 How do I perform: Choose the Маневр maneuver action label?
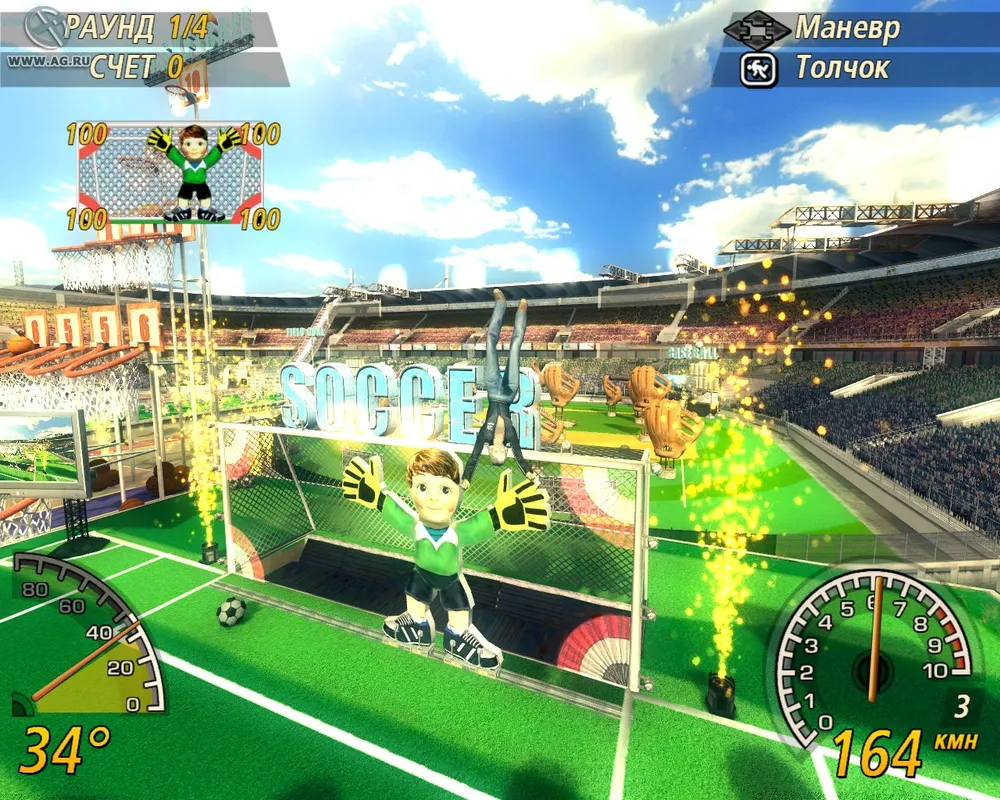pos(847,28)
